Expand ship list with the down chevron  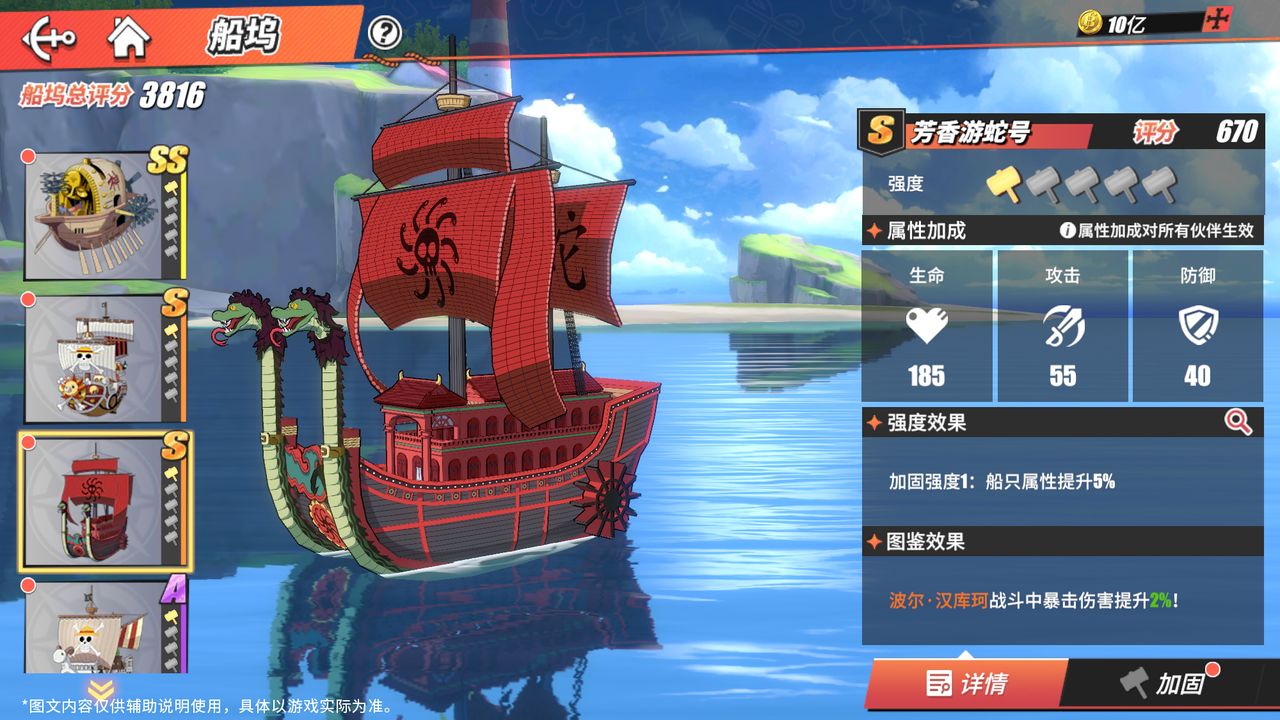100,689
